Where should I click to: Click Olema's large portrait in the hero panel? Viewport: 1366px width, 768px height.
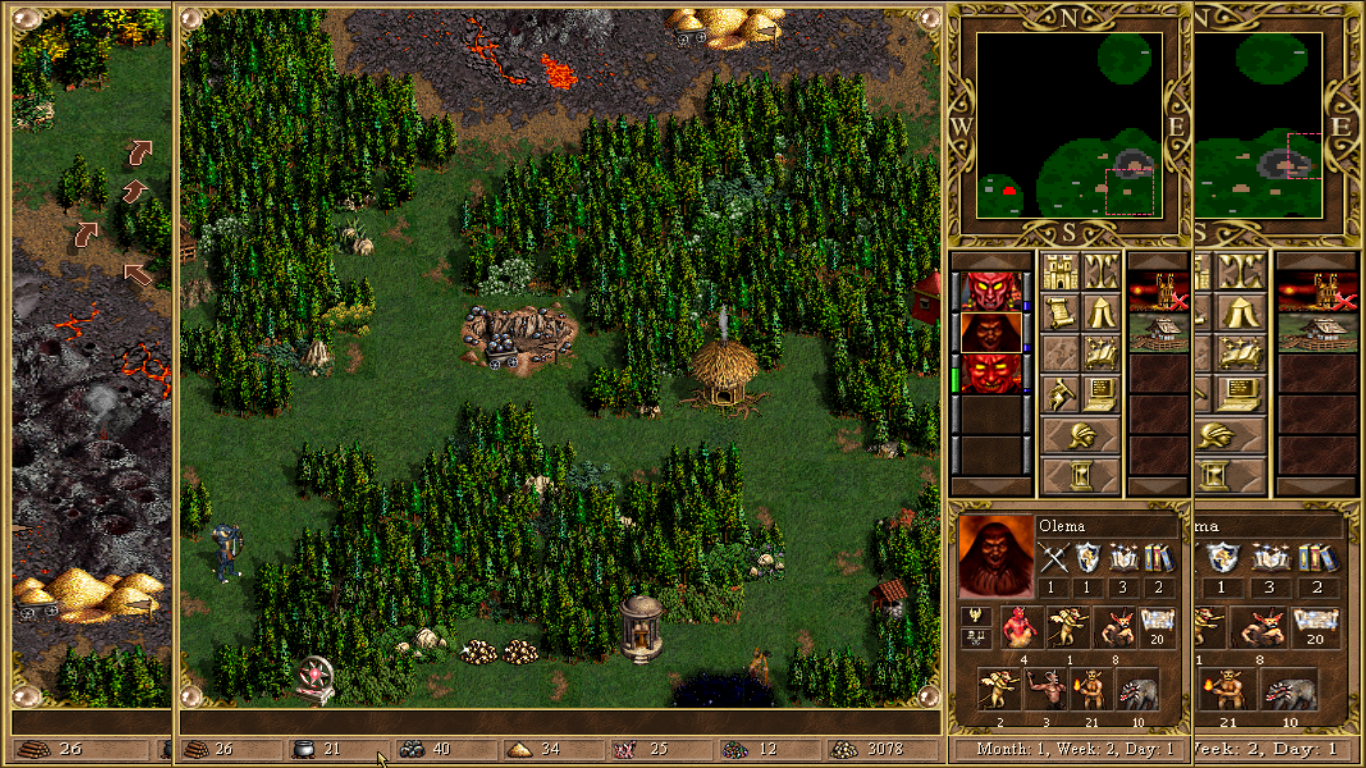(995, 556)
